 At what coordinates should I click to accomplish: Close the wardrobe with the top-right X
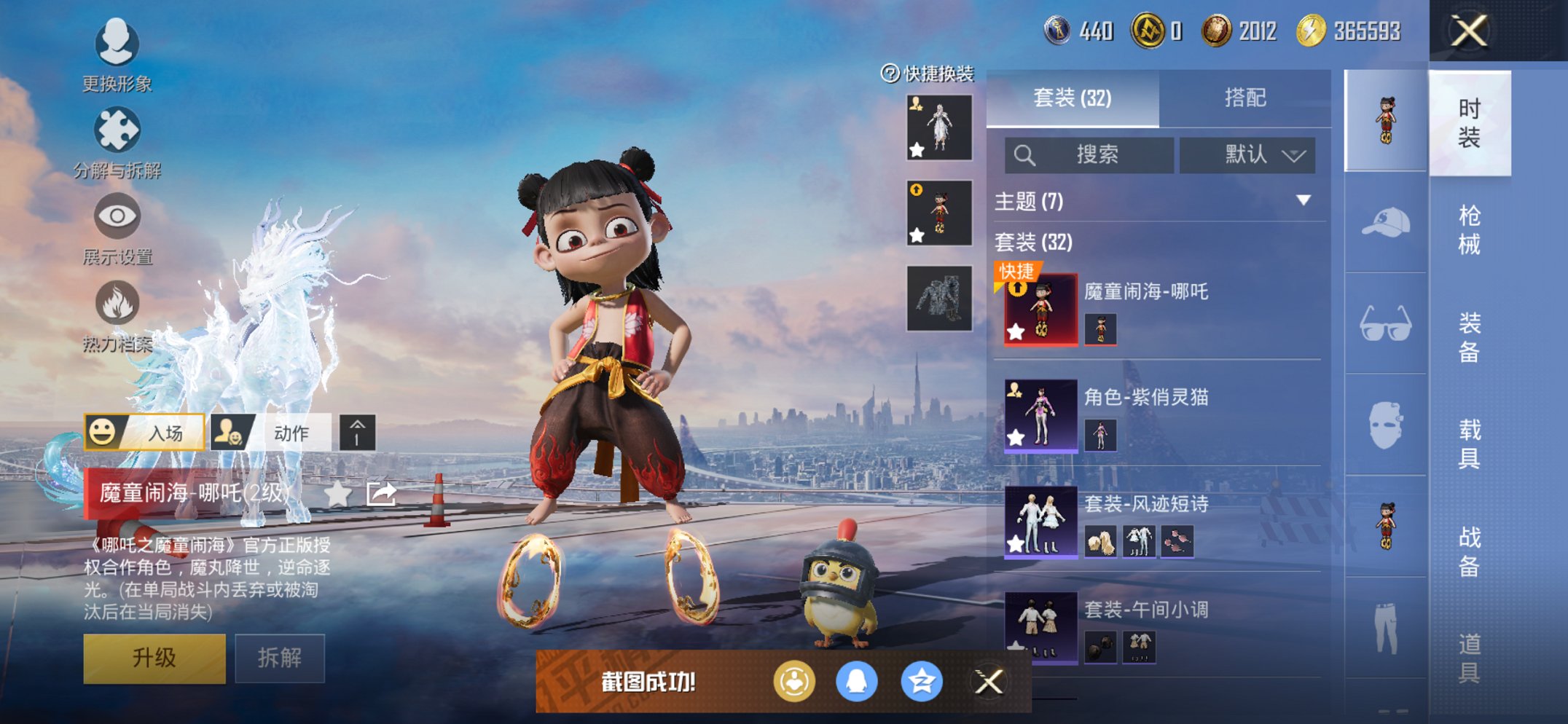click(1469, 31)
